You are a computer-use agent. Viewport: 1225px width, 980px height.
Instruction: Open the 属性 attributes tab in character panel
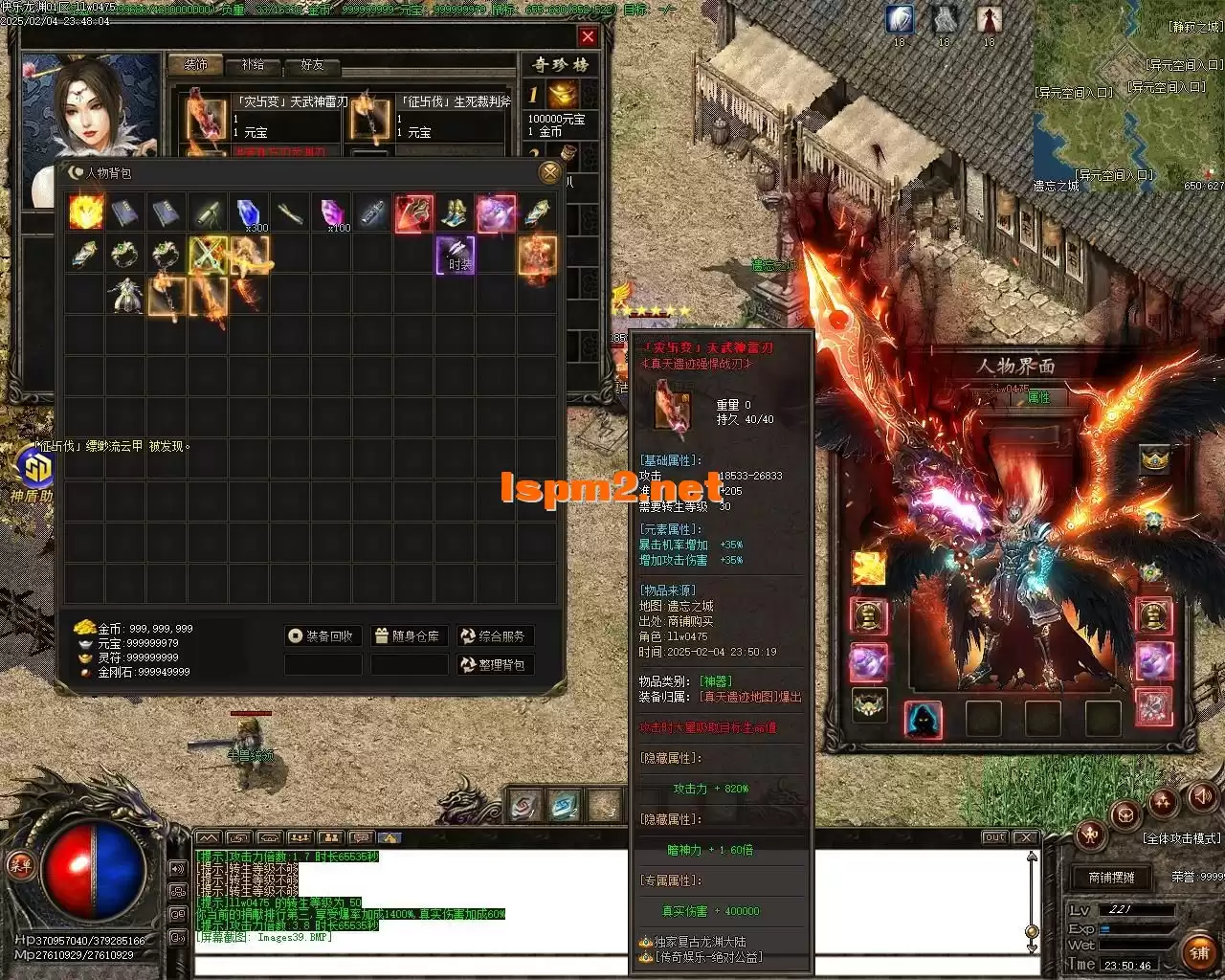click(x=1038, y=397)
